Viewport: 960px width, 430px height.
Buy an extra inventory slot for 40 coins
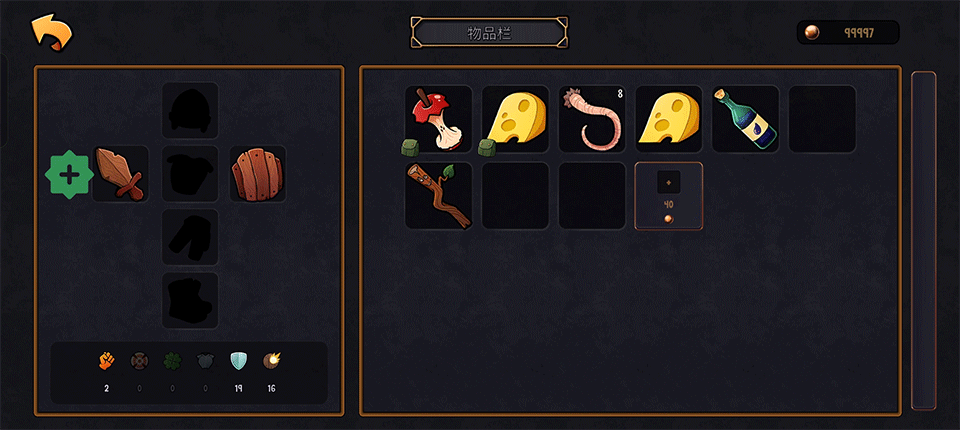[669, 196]
